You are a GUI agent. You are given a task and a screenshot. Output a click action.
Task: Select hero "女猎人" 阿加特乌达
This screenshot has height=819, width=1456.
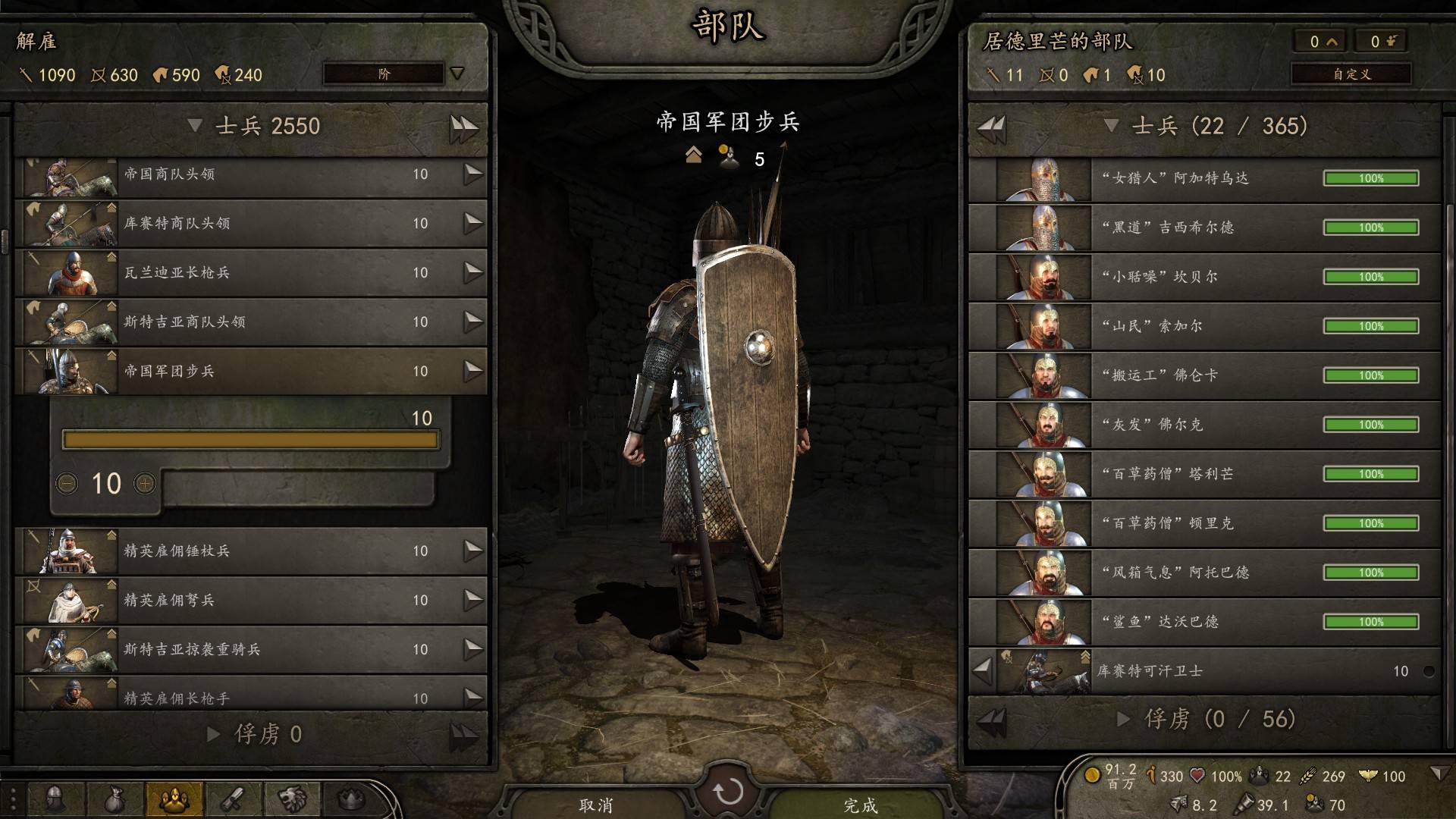point(1204,179)
